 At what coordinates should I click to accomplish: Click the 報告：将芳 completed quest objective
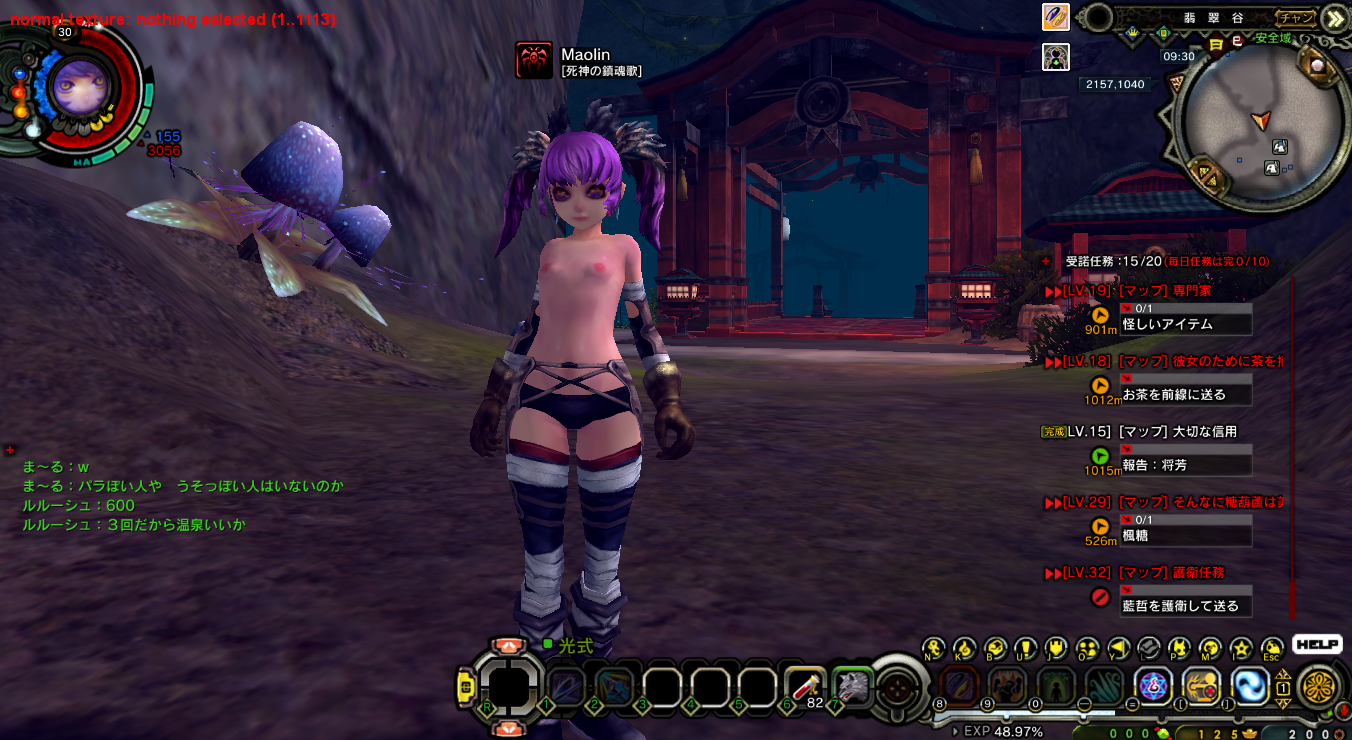point(1186,465)
